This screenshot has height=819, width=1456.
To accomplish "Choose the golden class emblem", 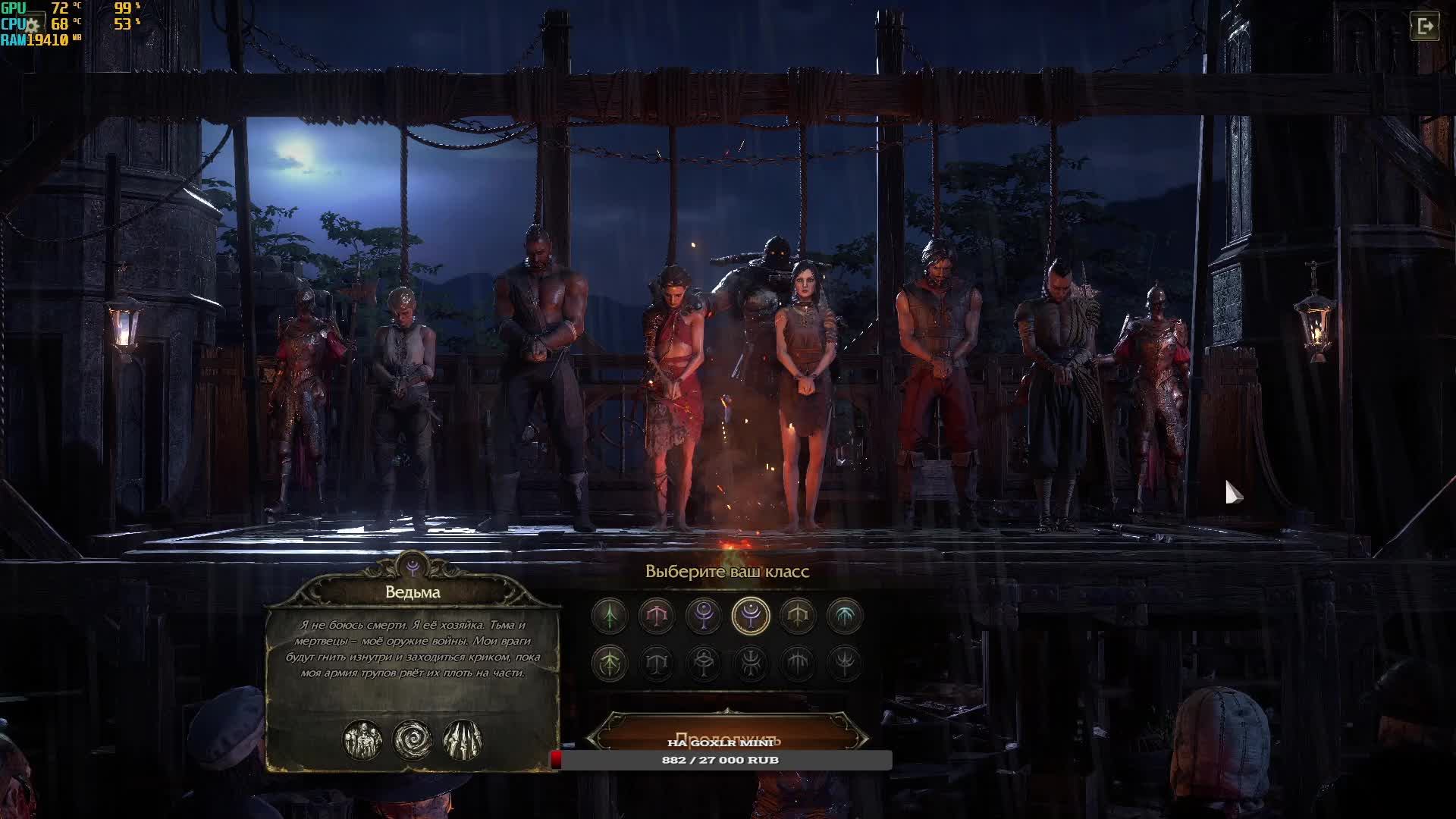I will 798,616.
